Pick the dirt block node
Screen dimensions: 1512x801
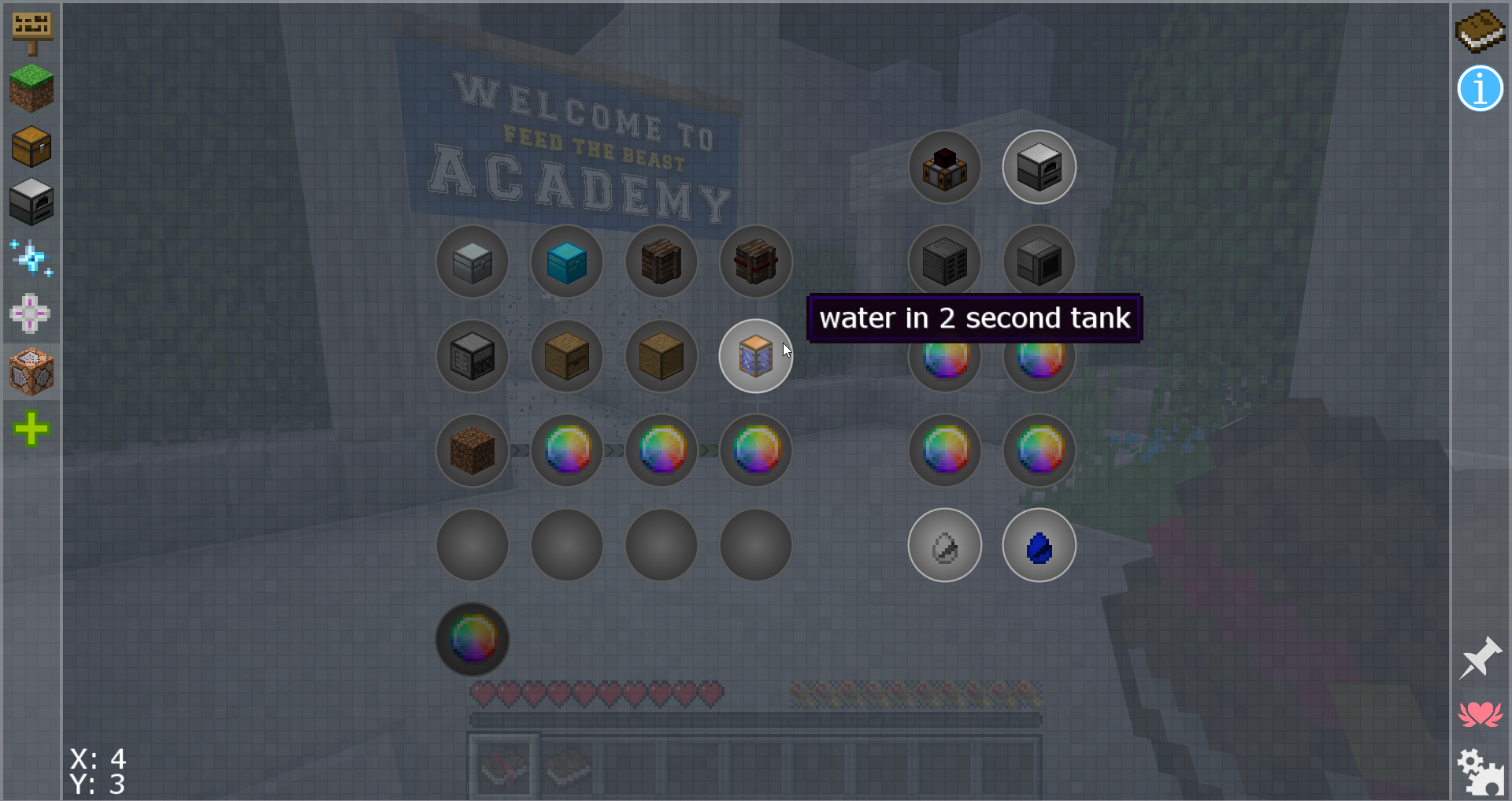point(472,451)
